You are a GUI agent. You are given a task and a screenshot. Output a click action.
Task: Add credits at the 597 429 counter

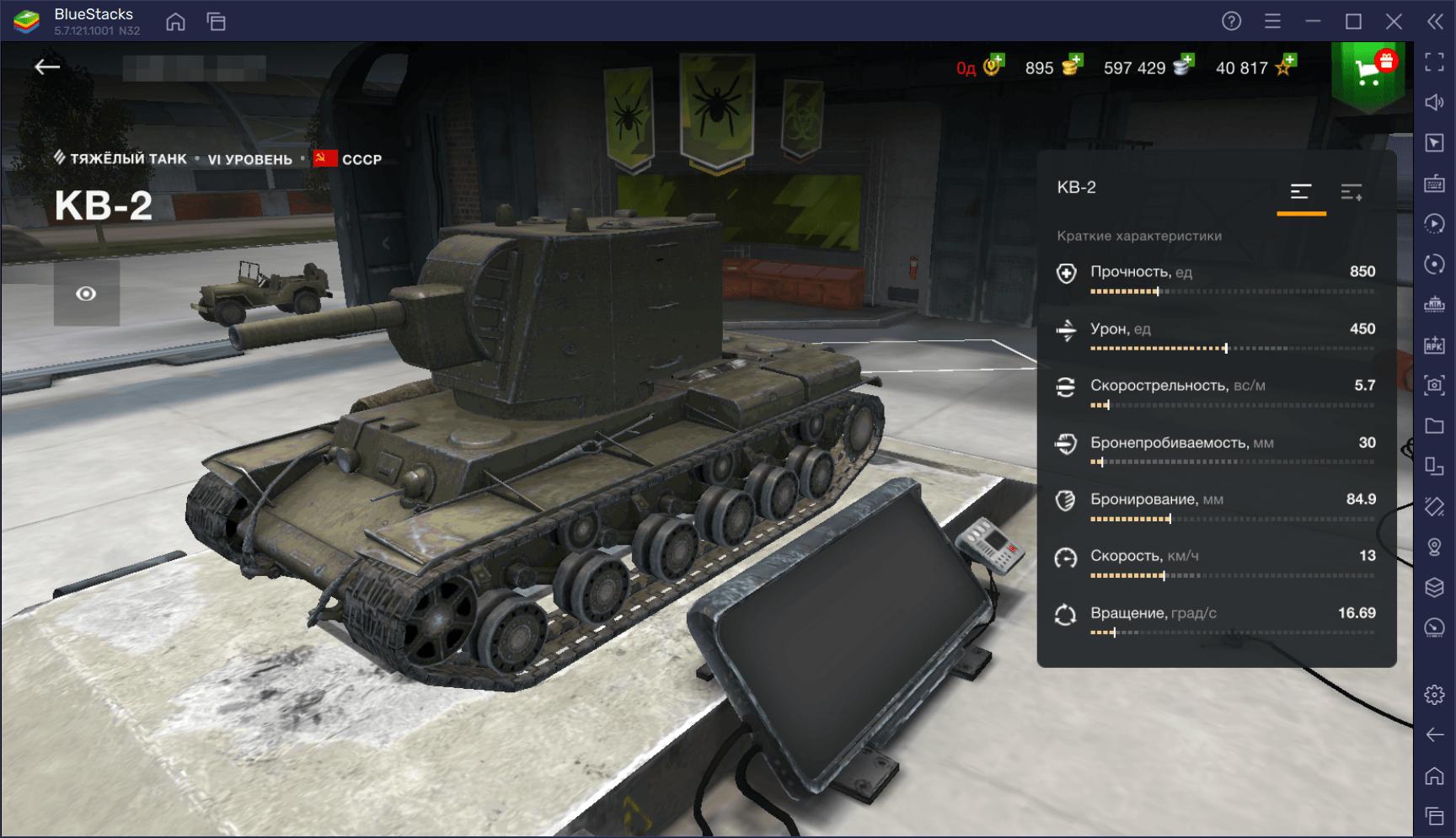click(1184, 66)
